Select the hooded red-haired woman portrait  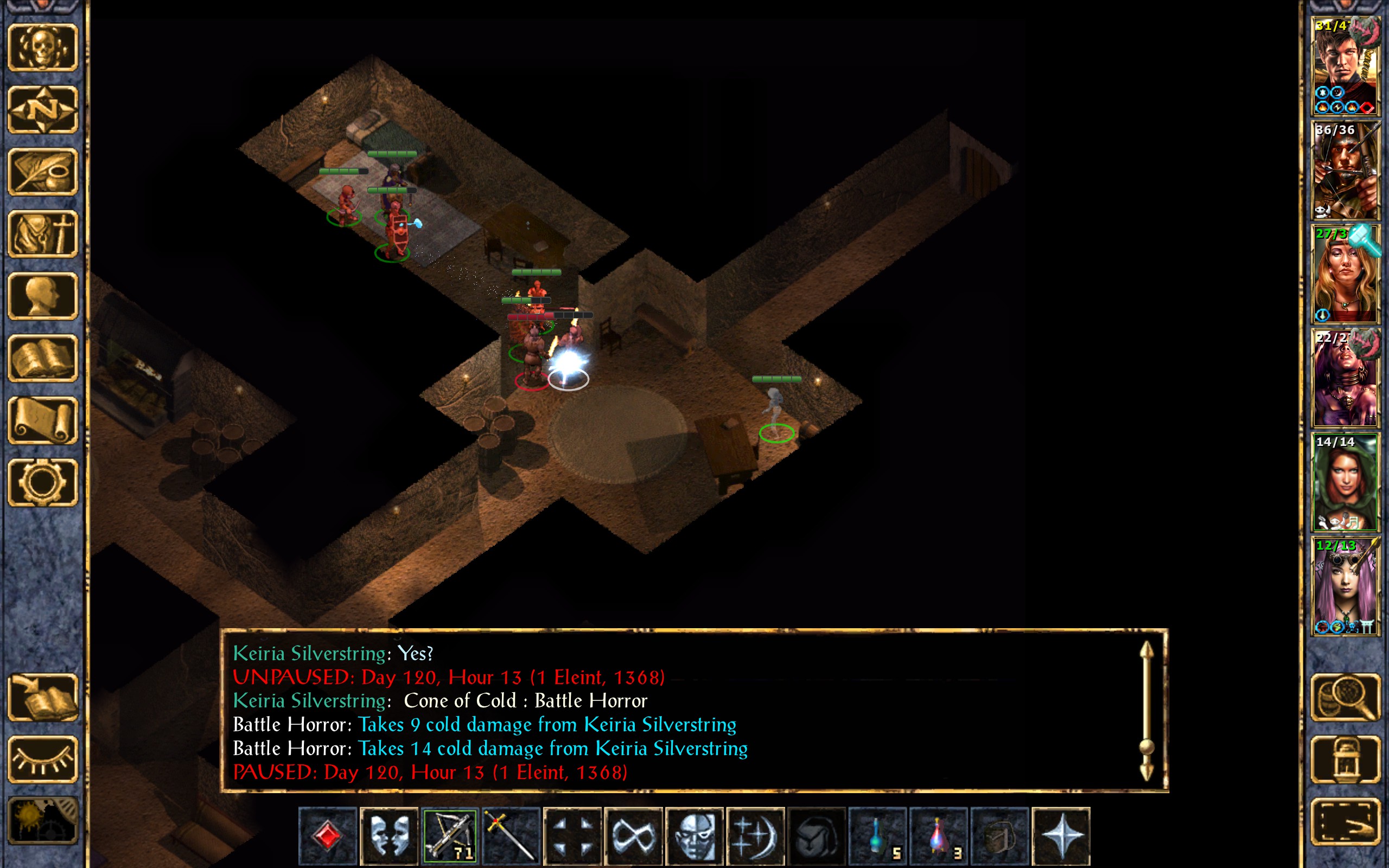(x=1345, y=482)
